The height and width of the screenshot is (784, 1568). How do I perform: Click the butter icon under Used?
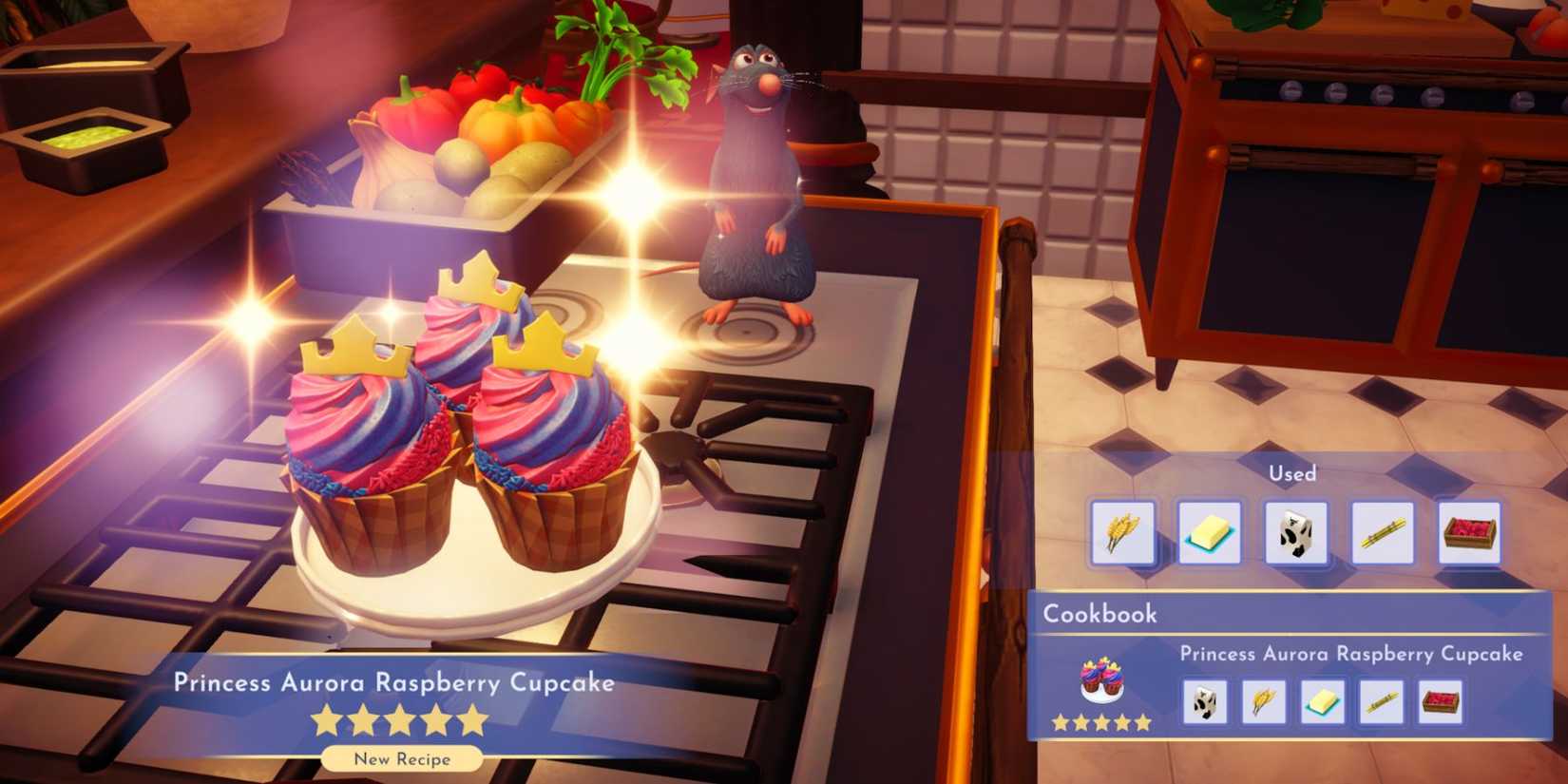pos(1211,534)
